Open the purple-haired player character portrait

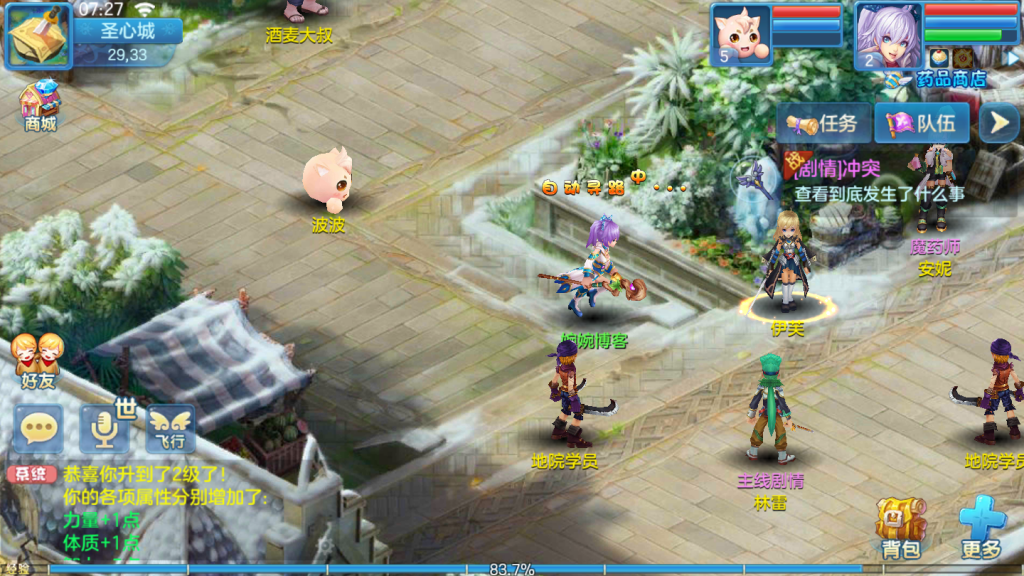click(888, 34)
